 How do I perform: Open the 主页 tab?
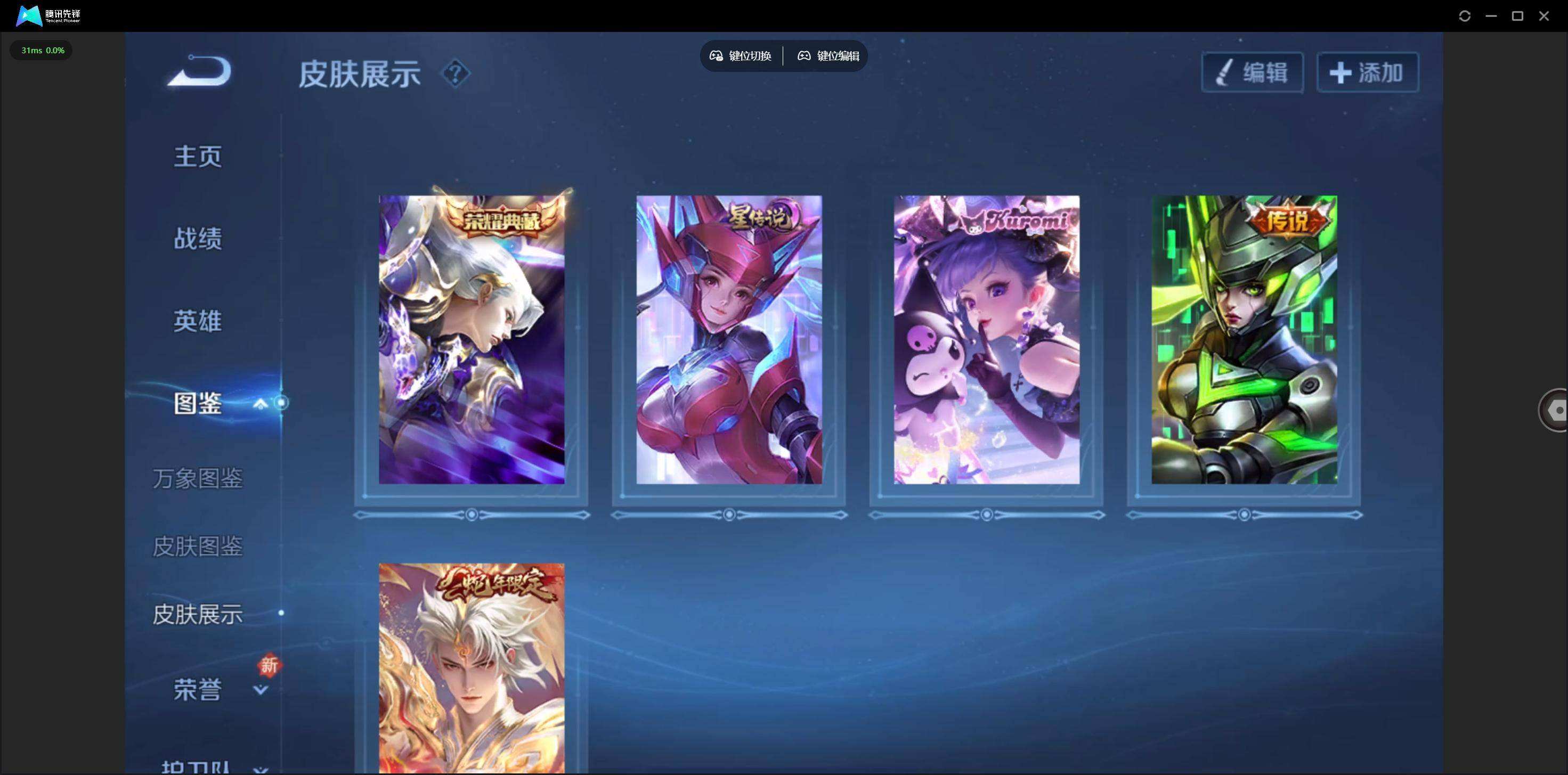(x=198, y=157)
